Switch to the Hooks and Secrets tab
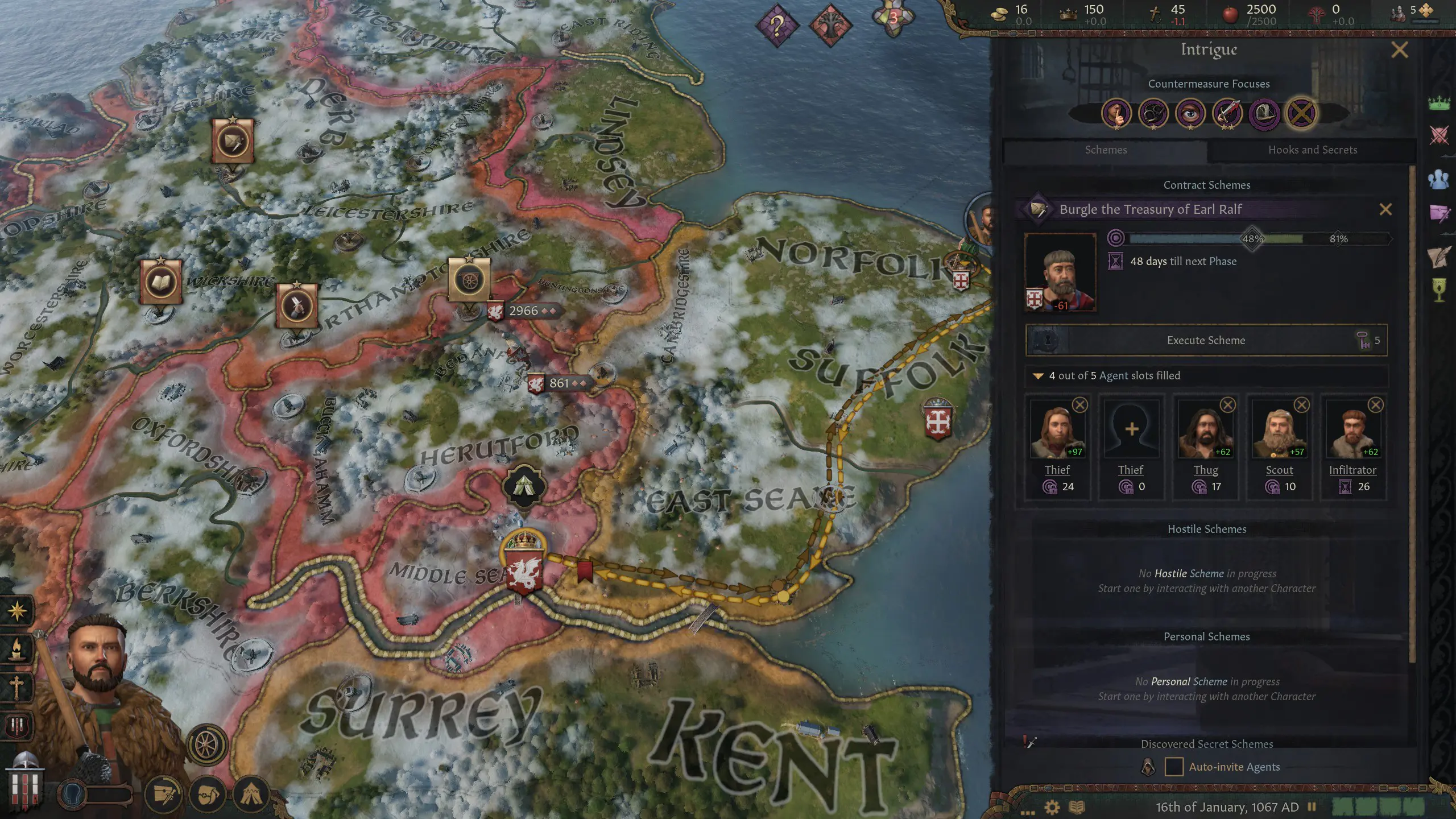 click(1312, 150)
